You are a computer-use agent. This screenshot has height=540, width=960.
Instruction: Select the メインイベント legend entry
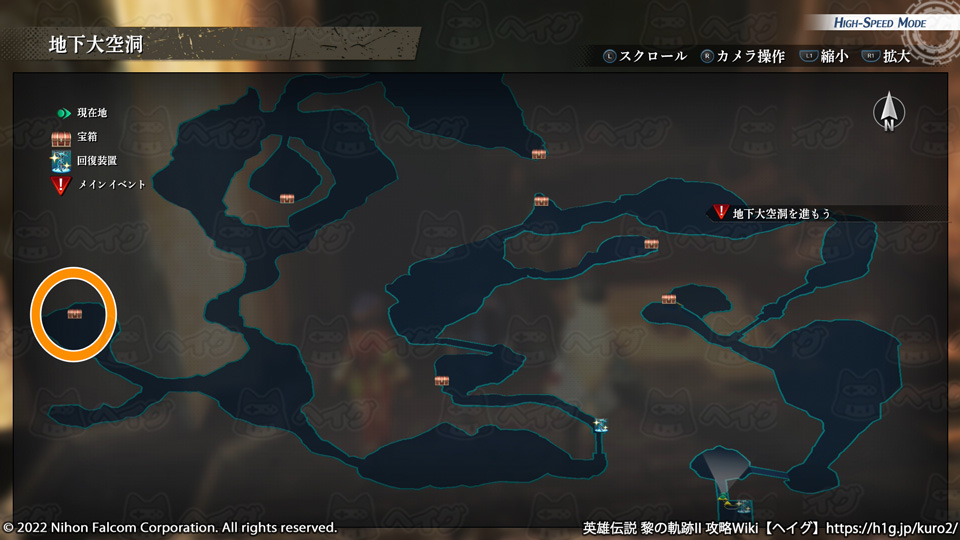pyautogui.click(x=111, y=184)
